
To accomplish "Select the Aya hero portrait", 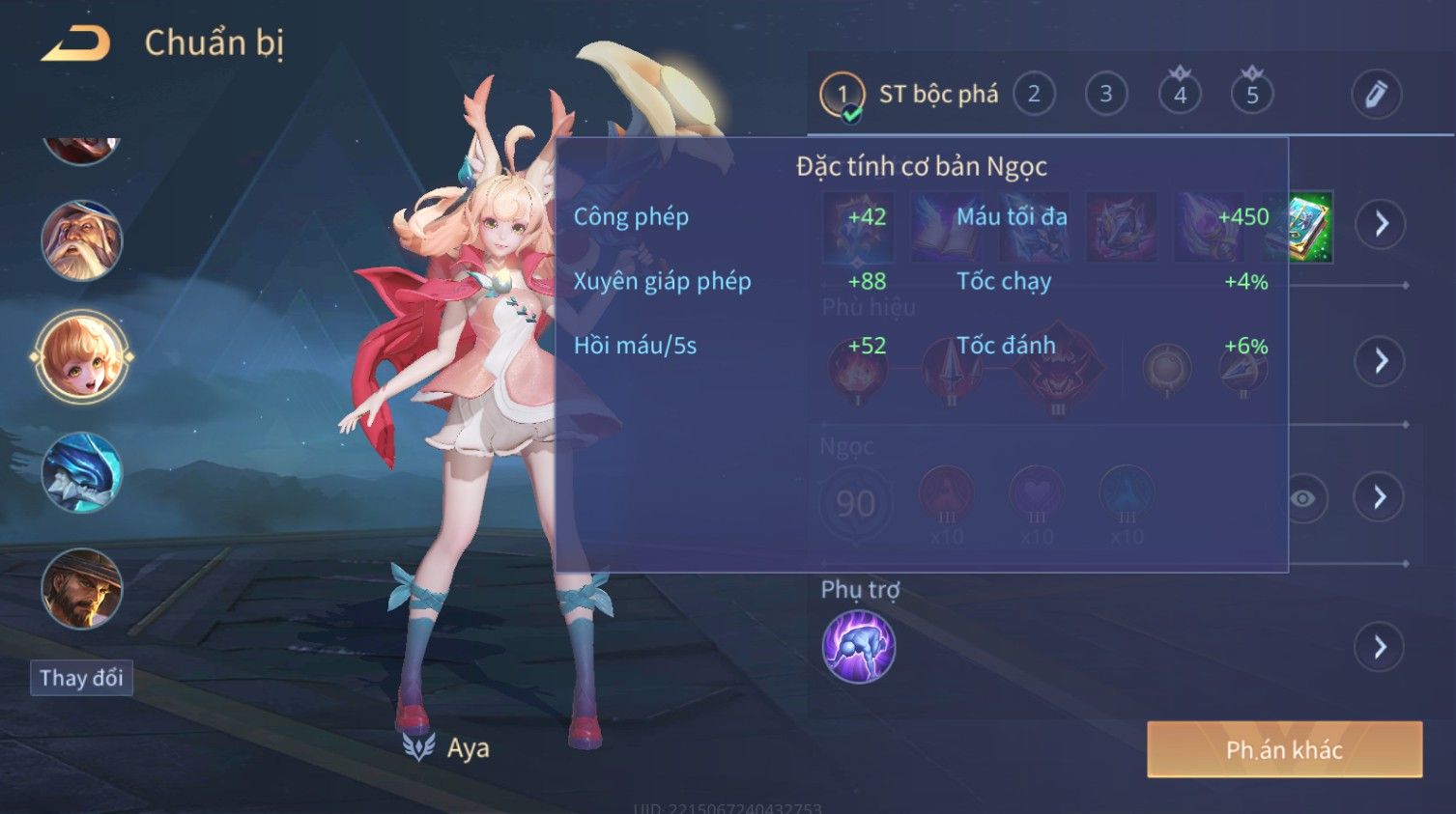I will pyautogui.click(x=82, y=357).
